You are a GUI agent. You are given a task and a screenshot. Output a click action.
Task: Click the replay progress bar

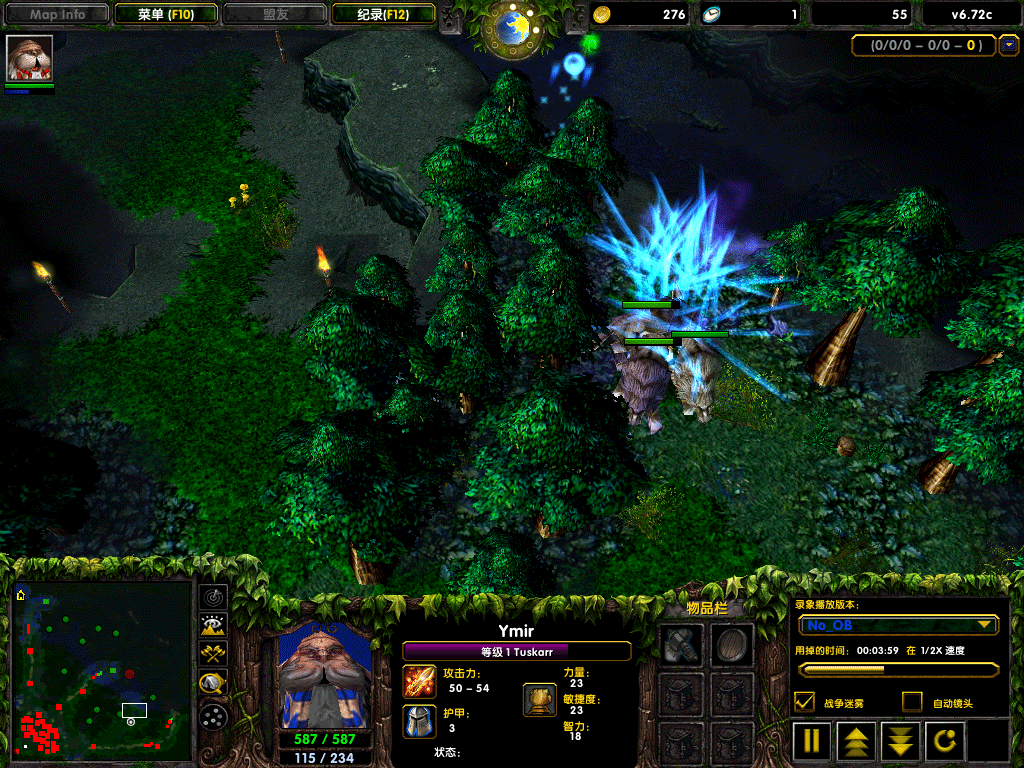click(x=898, y=669)
